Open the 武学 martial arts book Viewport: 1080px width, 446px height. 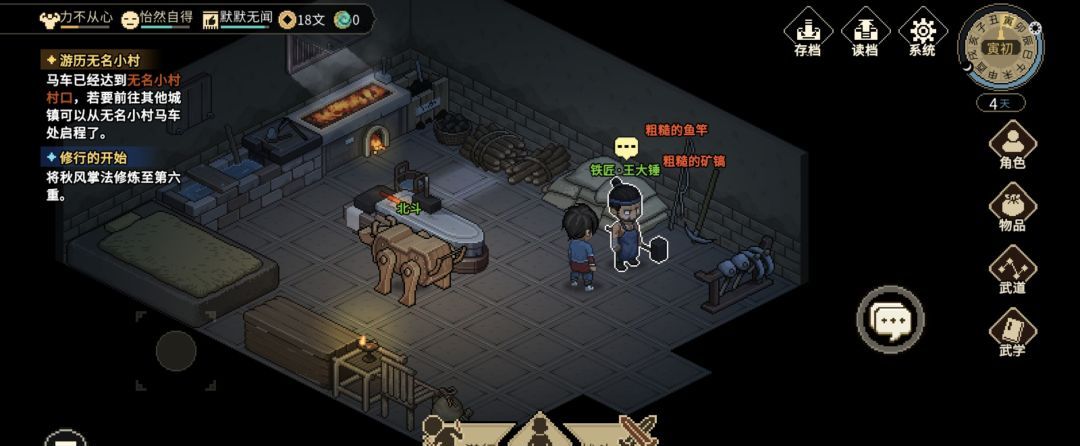[x=1012, y=334]
